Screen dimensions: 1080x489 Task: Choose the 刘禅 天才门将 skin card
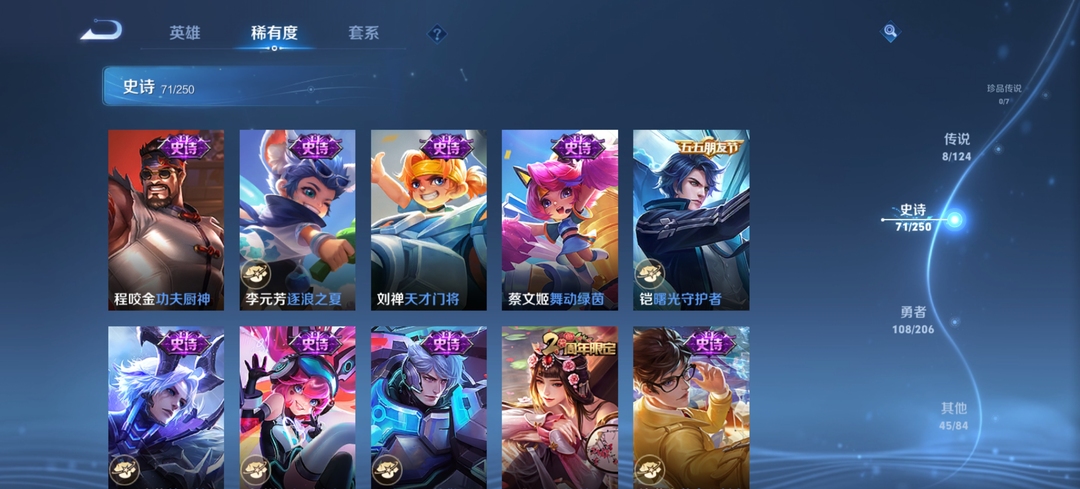(x=428, y=220)
